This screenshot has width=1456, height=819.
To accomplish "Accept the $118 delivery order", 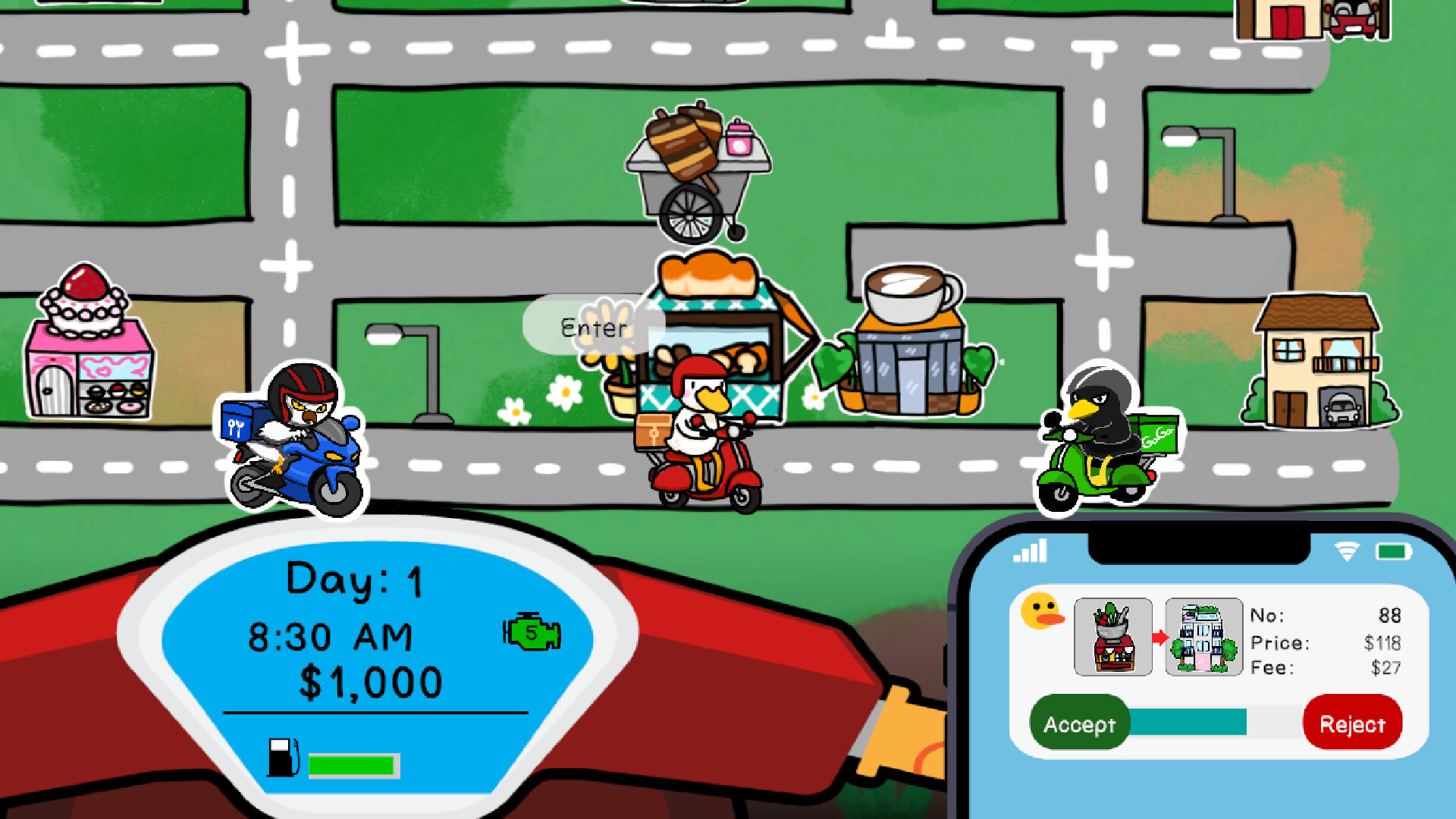I will pyautogui.click(x=1080, y=723).
